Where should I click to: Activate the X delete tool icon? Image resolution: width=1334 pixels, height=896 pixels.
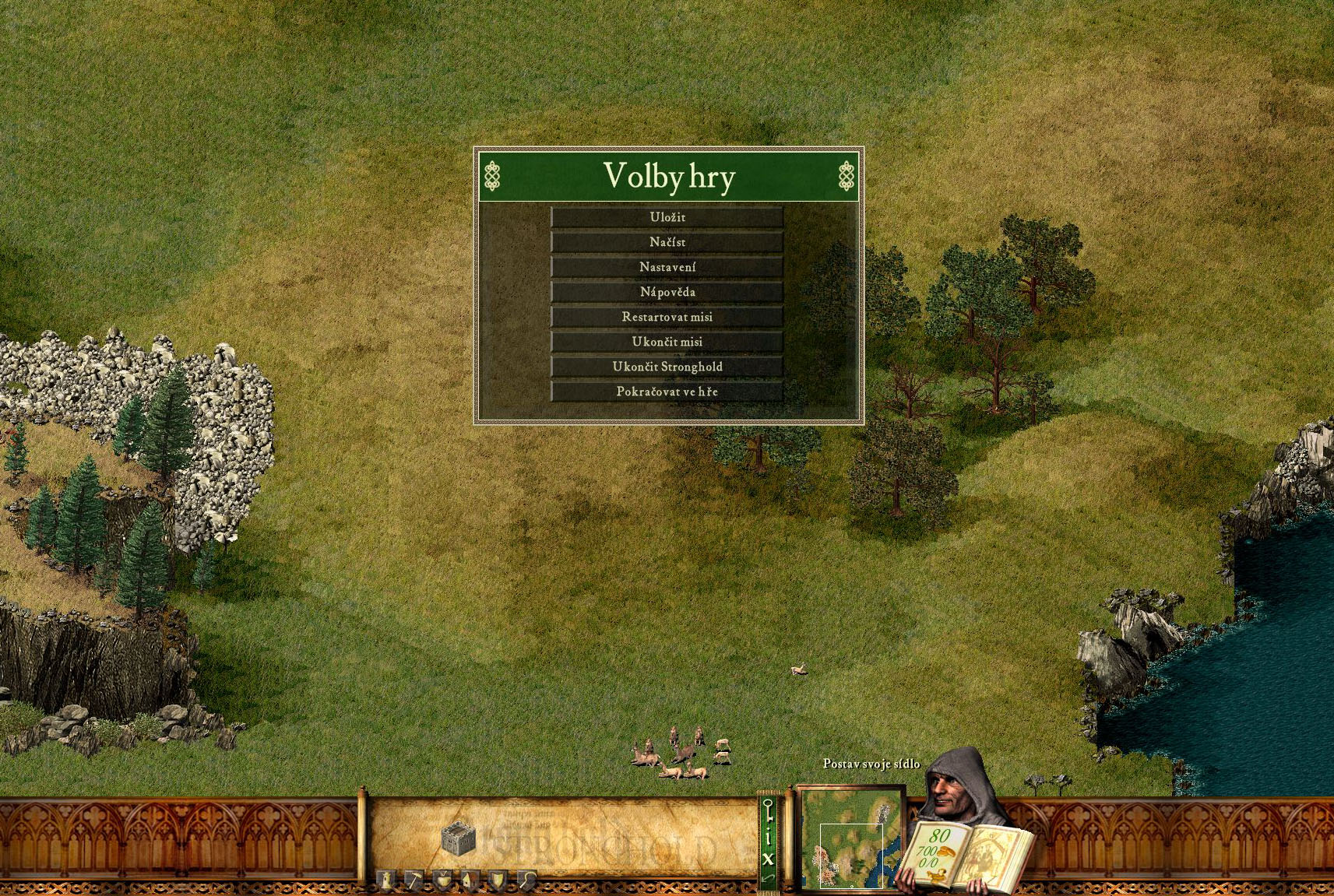[769, 859]
